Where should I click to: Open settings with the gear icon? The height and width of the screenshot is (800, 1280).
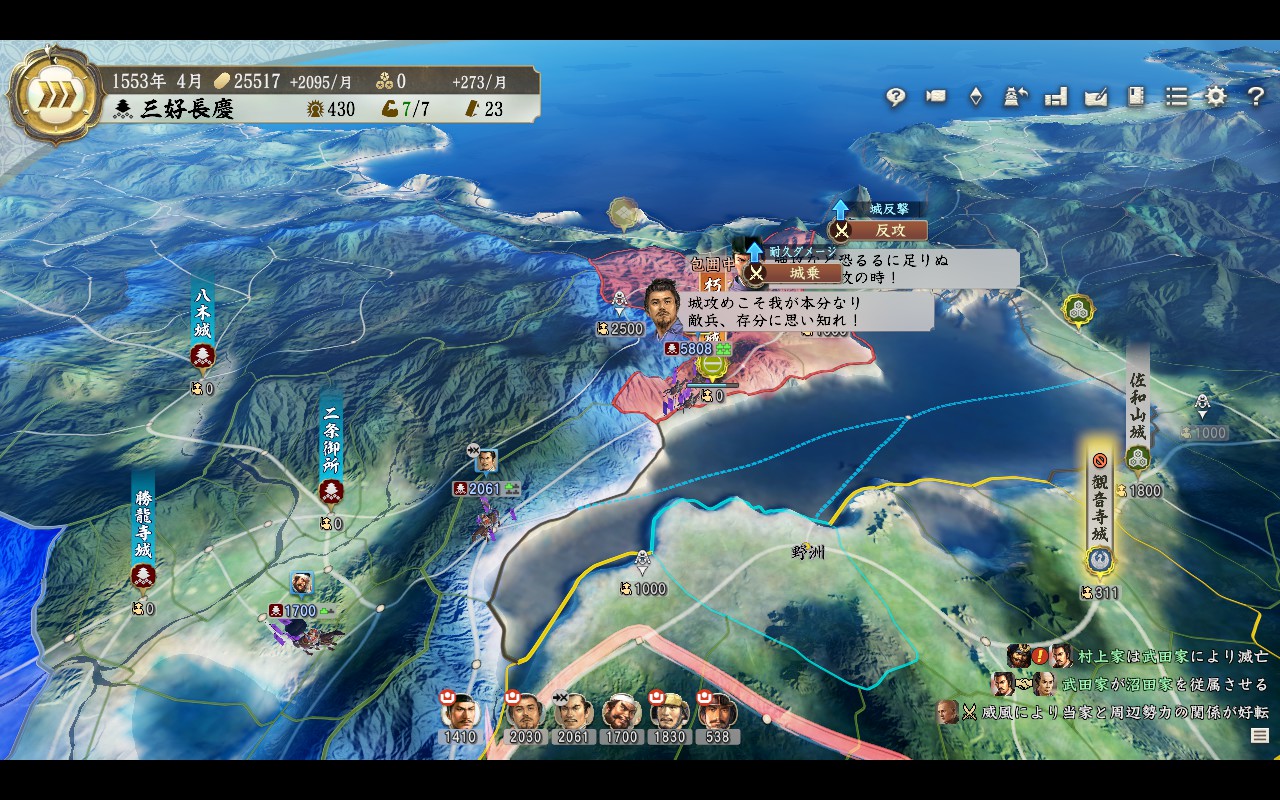tap(1215, 97)
